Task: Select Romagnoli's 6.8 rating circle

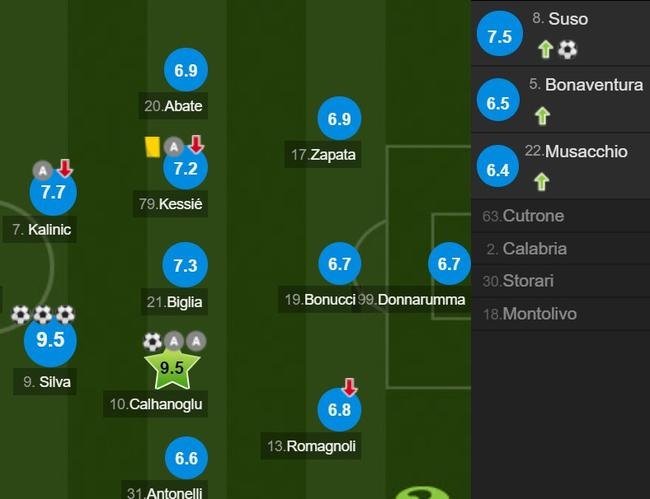Action: pos(339,410)
